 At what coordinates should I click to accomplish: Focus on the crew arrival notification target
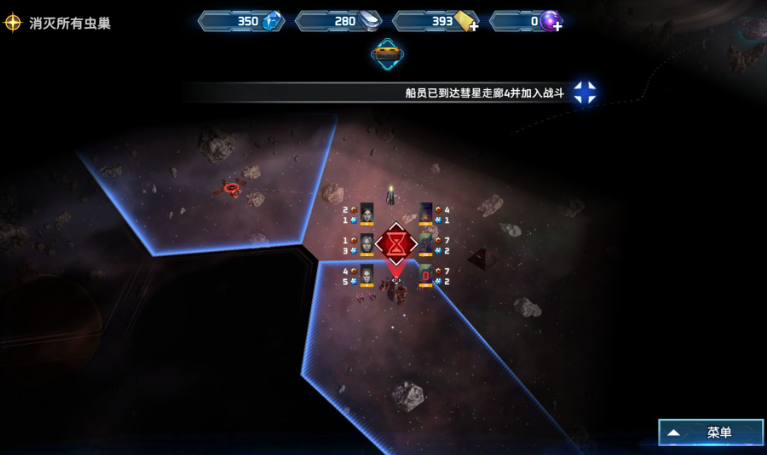(x=585, y=93)
